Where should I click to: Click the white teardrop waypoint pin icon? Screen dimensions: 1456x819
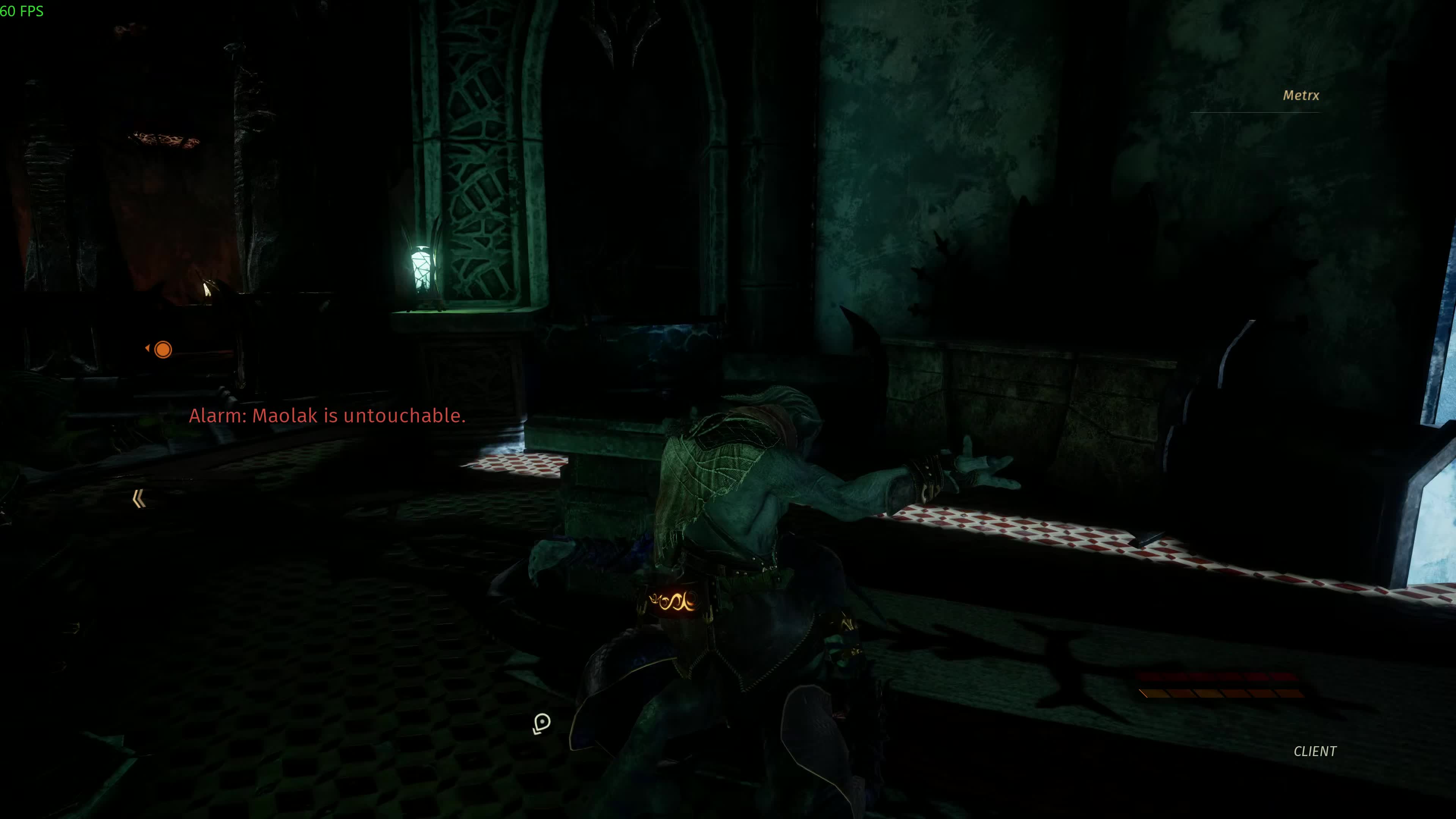[x=541, y=722]
